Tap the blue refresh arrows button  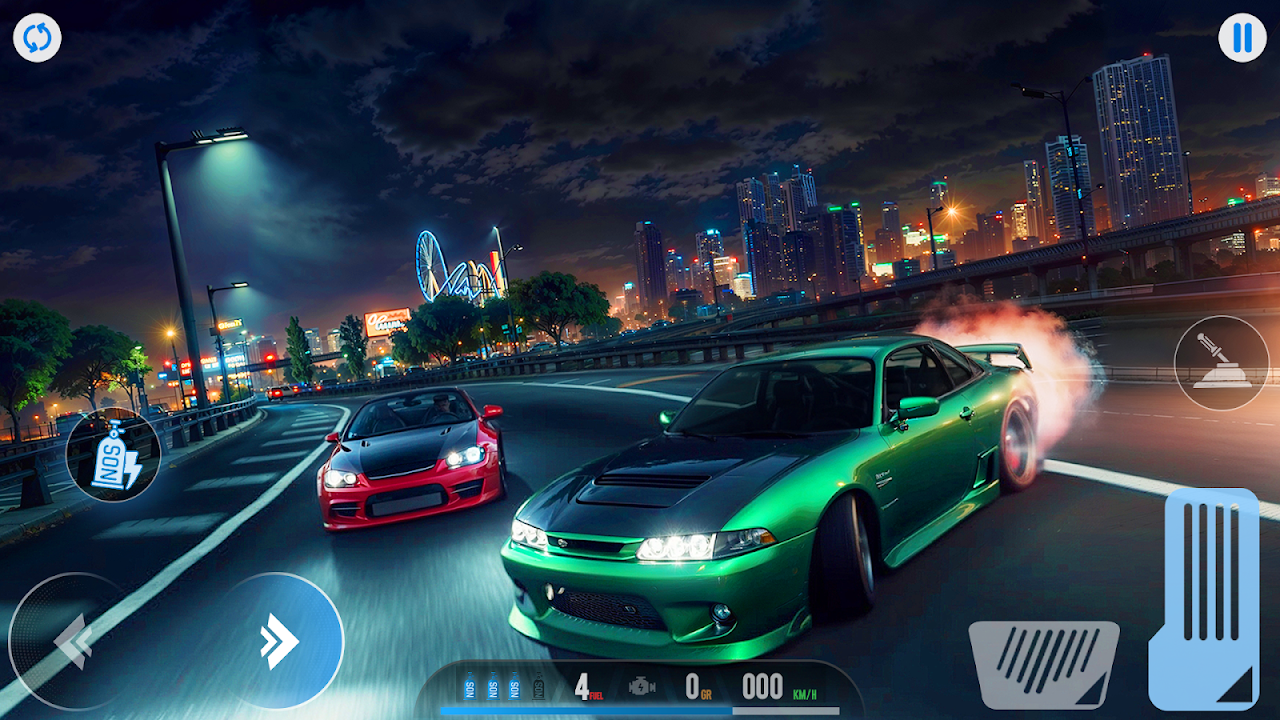[37, 38]
